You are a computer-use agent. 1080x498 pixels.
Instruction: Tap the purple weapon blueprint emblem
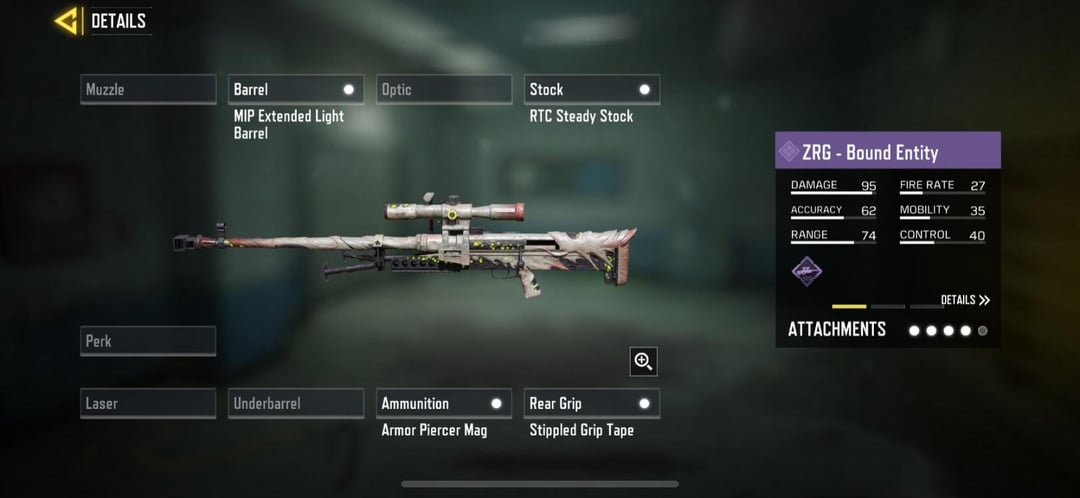[x=807, y=270]
